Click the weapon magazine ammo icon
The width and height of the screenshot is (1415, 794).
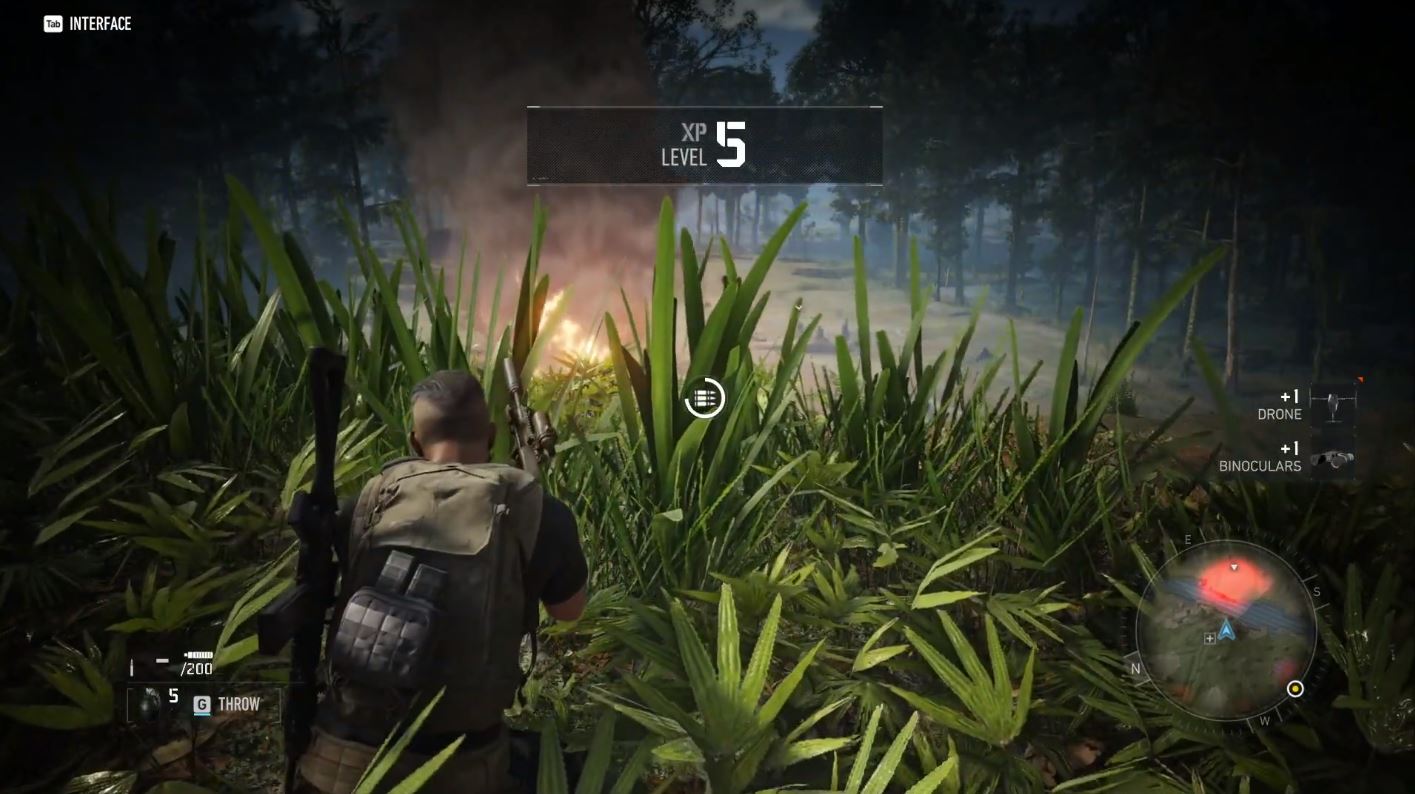point(132,666)
